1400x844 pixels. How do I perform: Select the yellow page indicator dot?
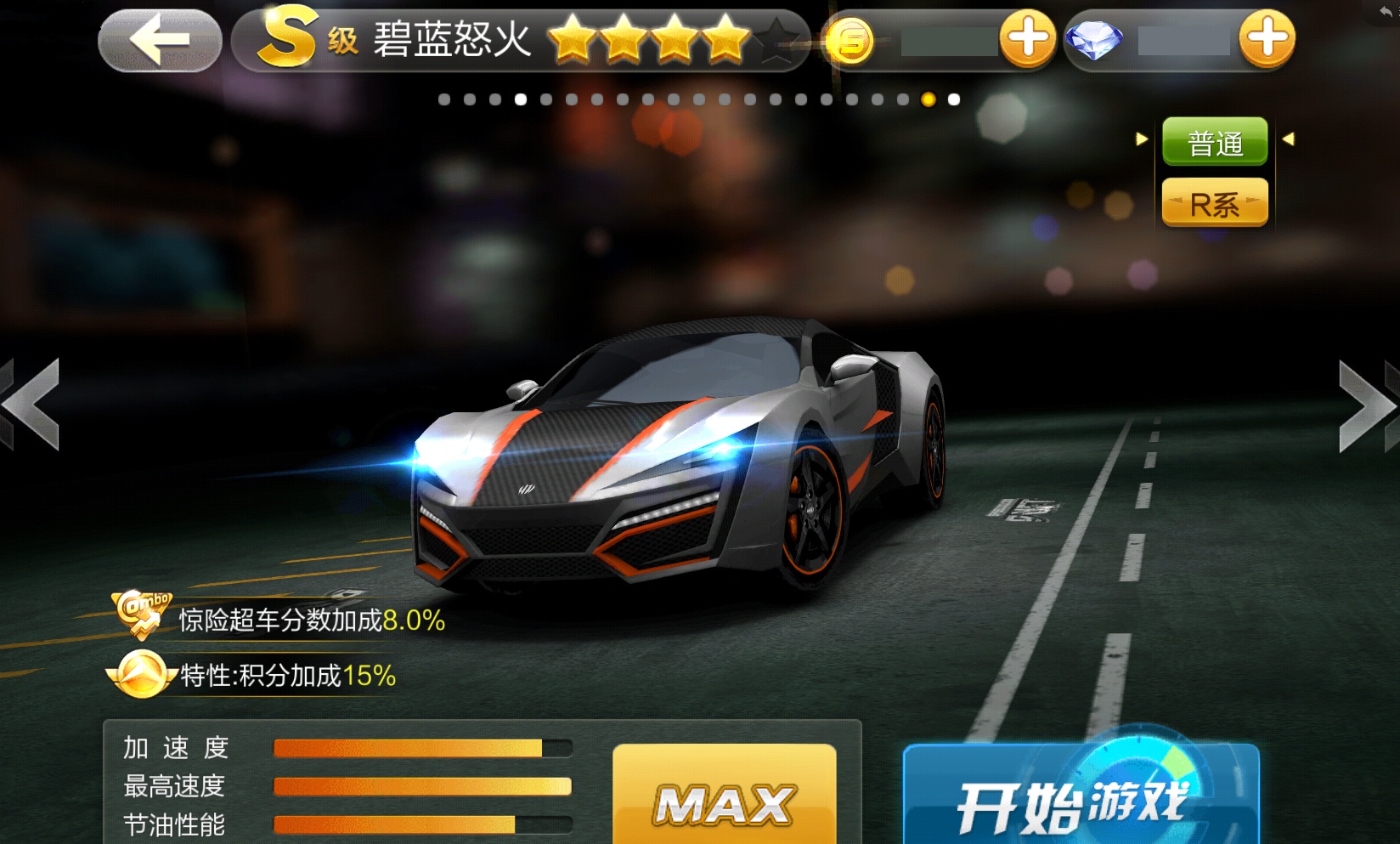928,100
